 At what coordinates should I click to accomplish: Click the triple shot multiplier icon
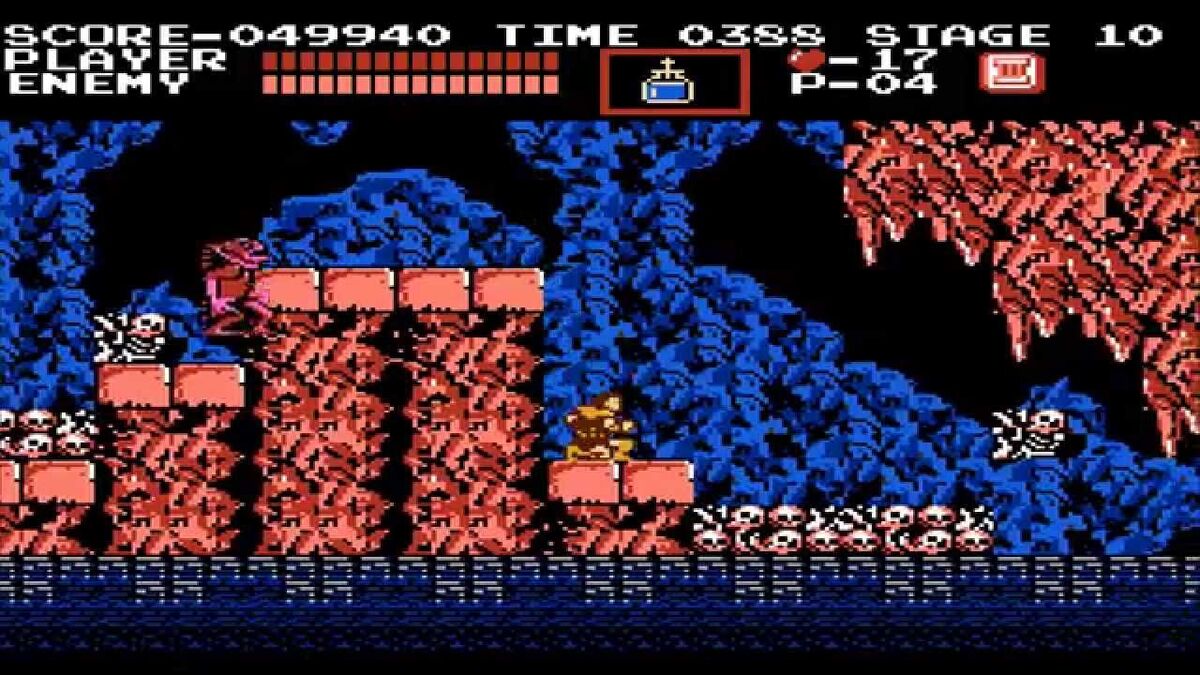coord(1011,73)
